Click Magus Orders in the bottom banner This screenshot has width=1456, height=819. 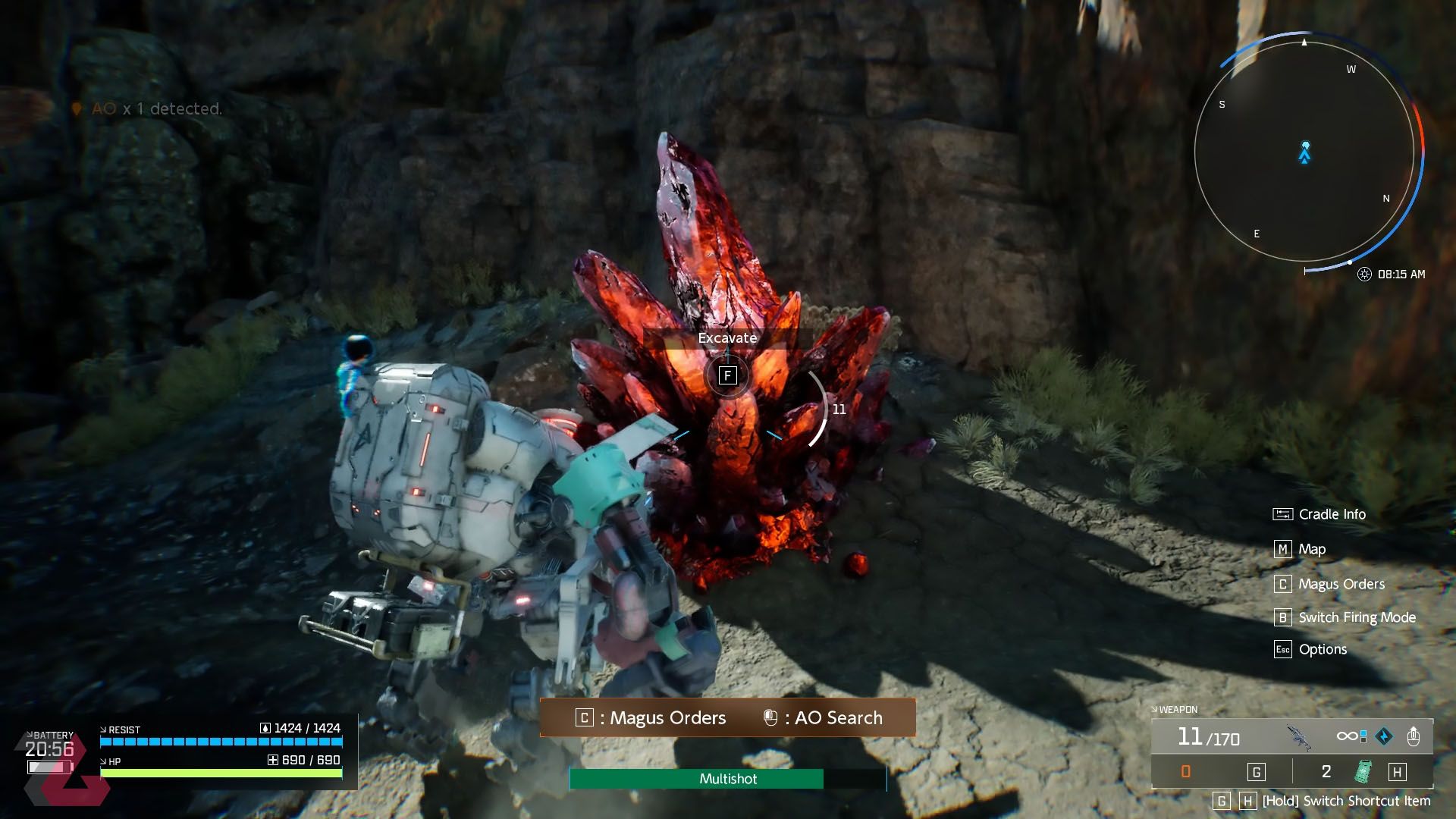667,717
